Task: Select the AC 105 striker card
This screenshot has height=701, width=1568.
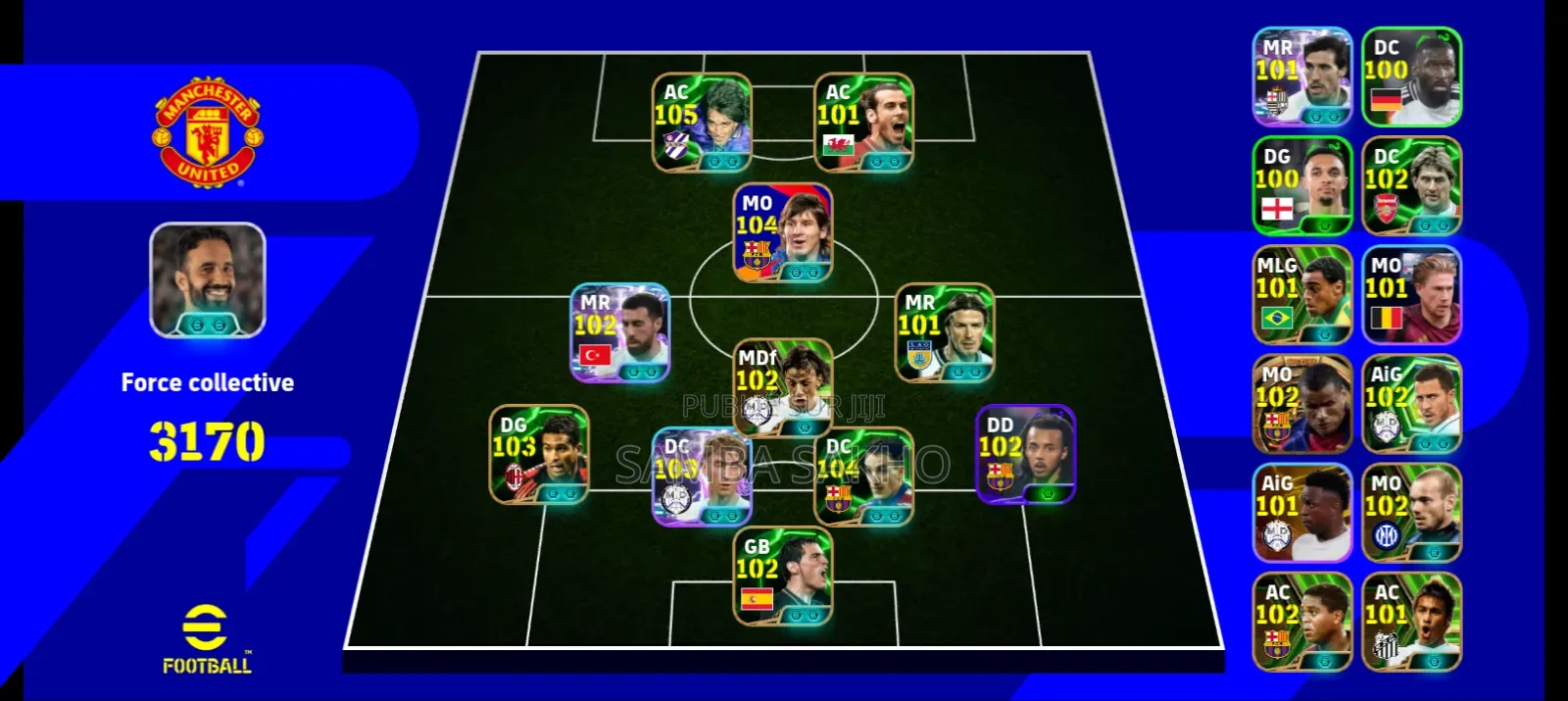Action: [x=702, y=123]
